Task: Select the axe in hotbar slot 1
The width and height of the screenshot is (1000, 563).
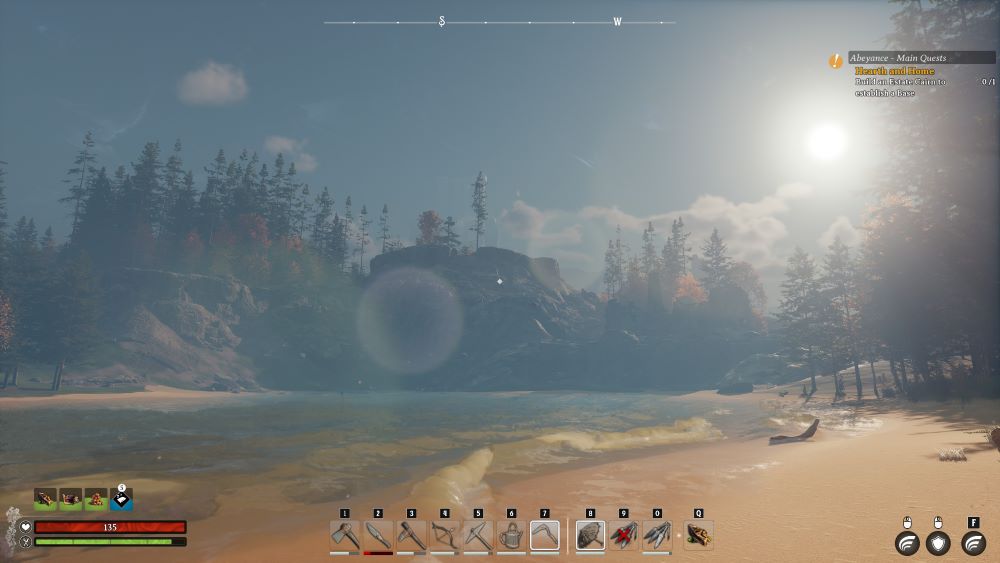Action: 345,535
